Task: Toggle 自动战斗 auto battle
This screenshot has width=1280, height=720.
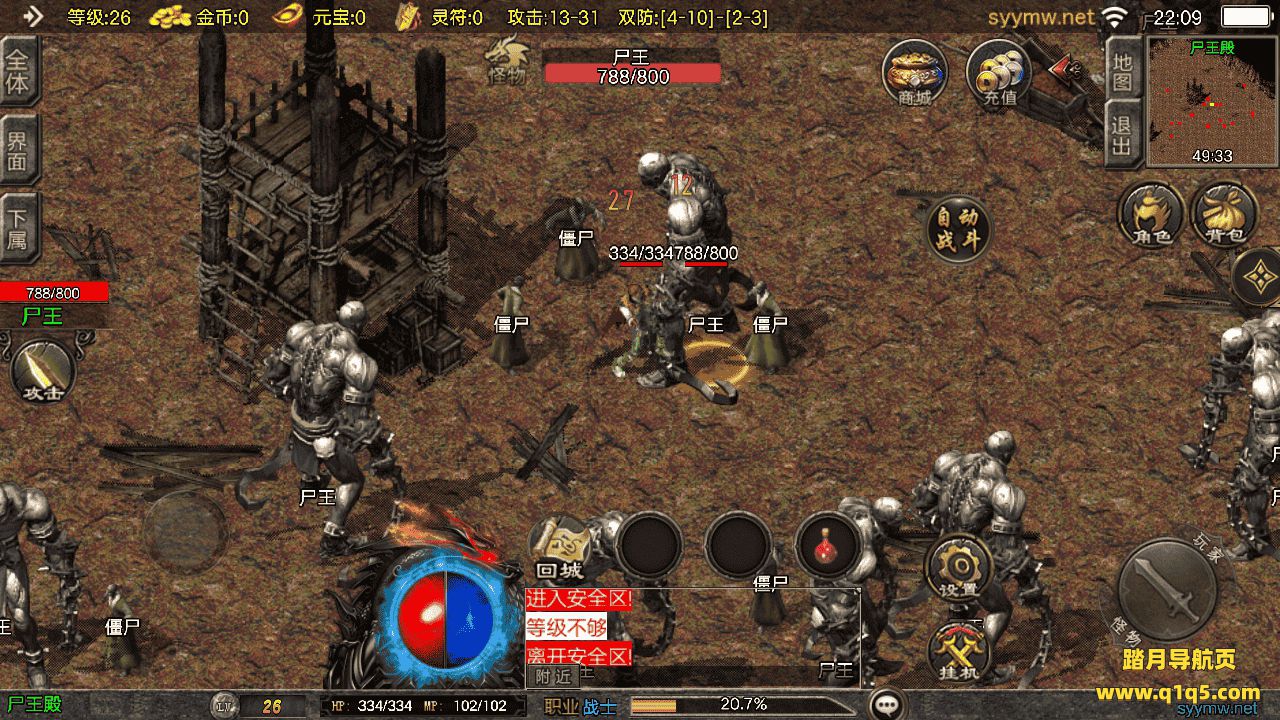Action: click(x=957, y=229)
